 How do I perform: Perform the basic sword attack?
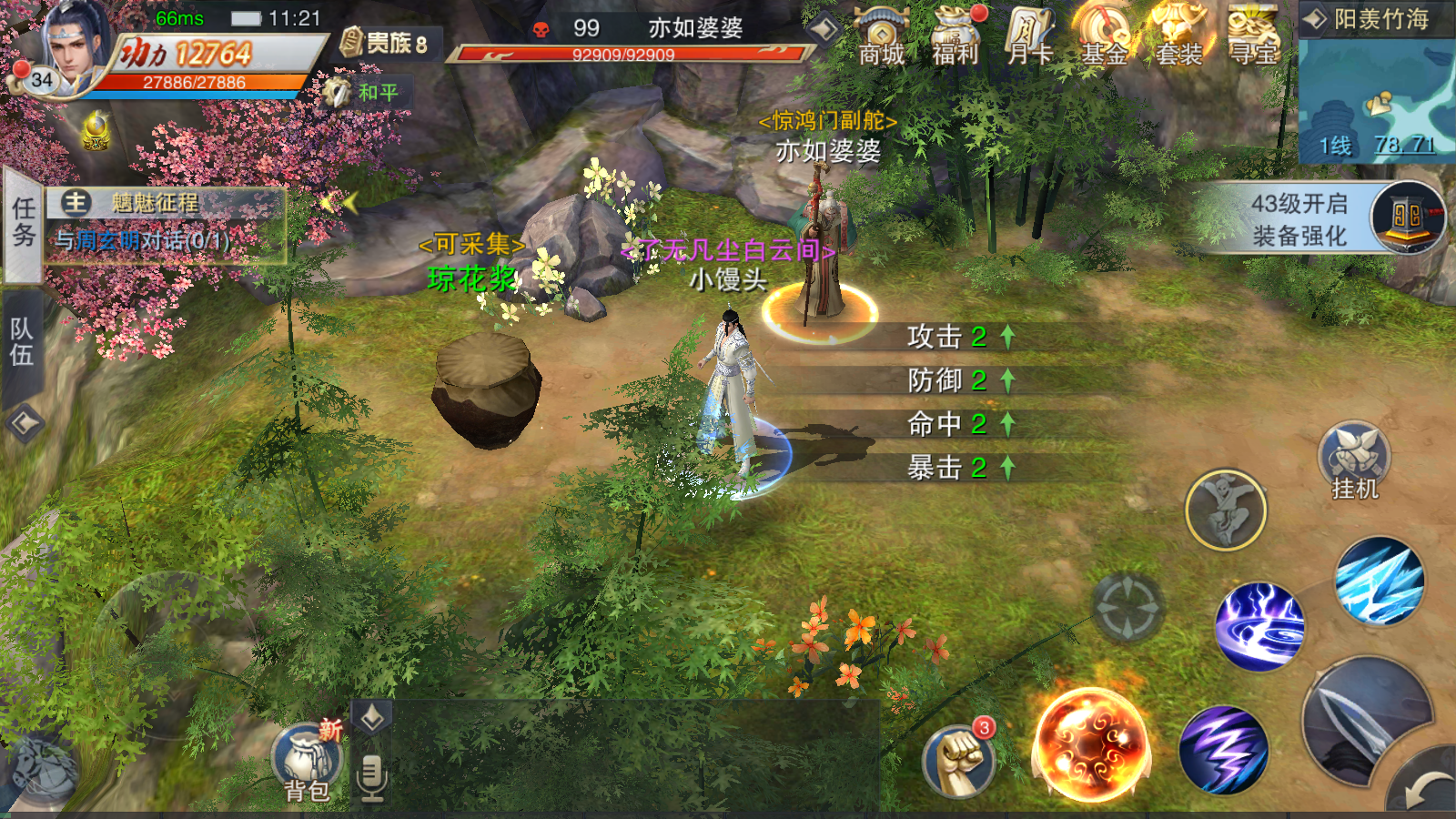pos(1365,719)
